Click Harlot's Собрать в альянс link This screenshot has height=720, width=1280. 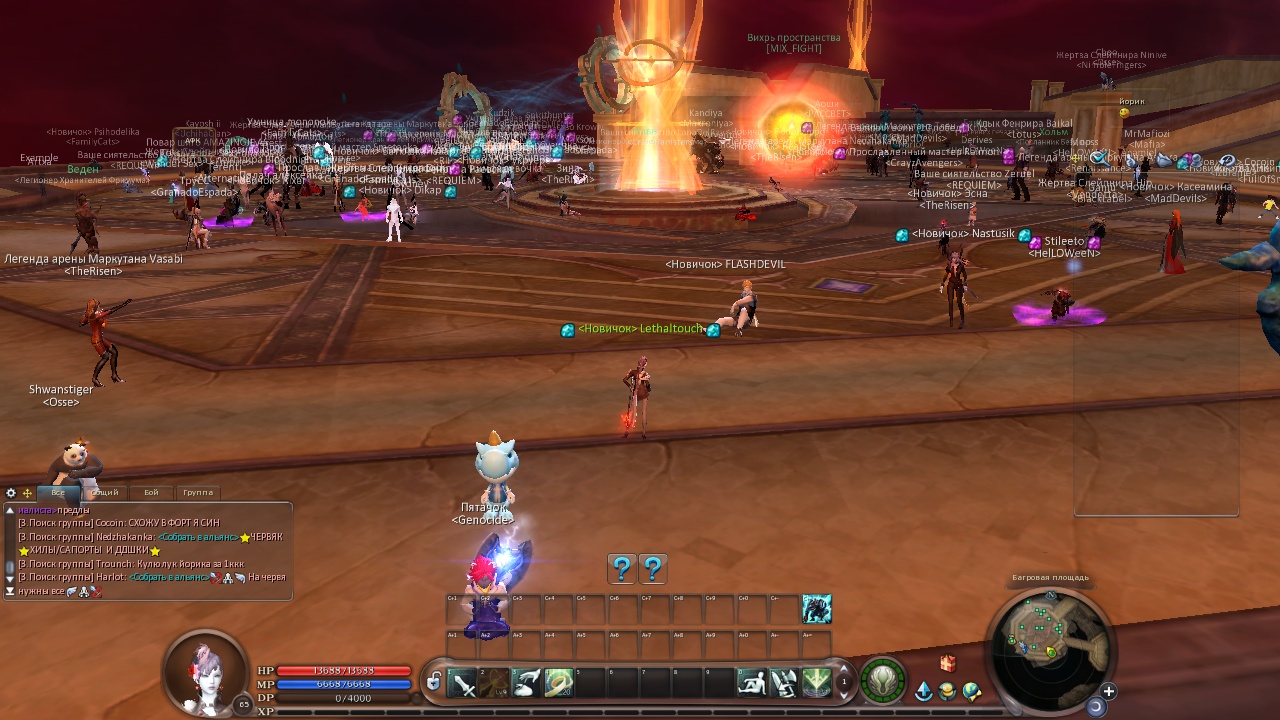coord(168,577)
